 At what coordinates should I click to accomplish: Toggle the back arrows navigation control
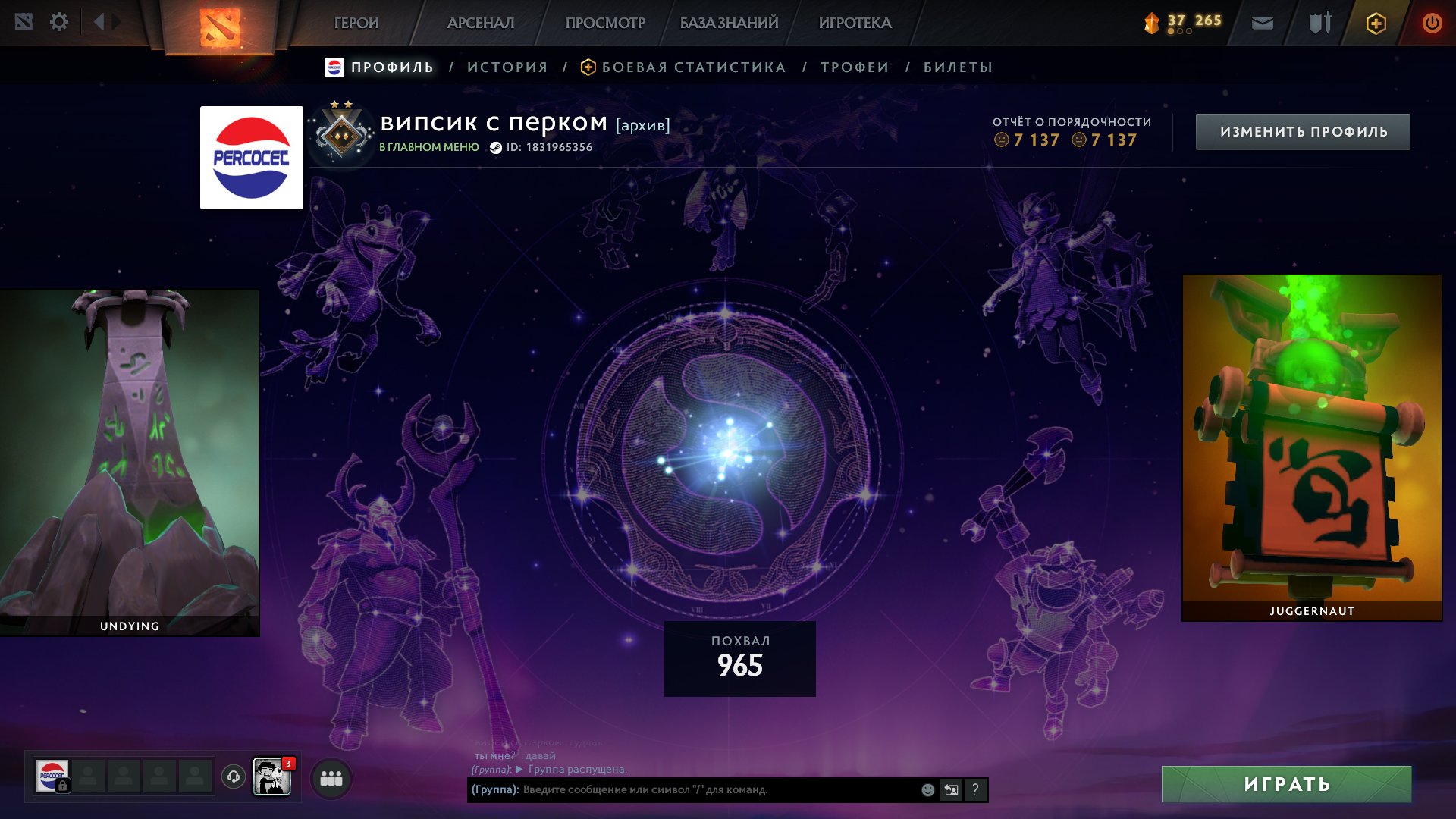point(99,21)
